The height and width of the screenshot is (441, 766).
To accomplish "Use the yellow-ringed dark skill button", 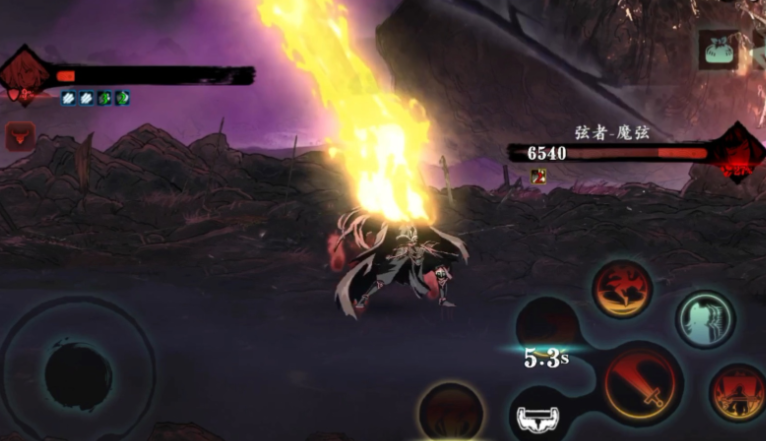I will pos(451,411).
